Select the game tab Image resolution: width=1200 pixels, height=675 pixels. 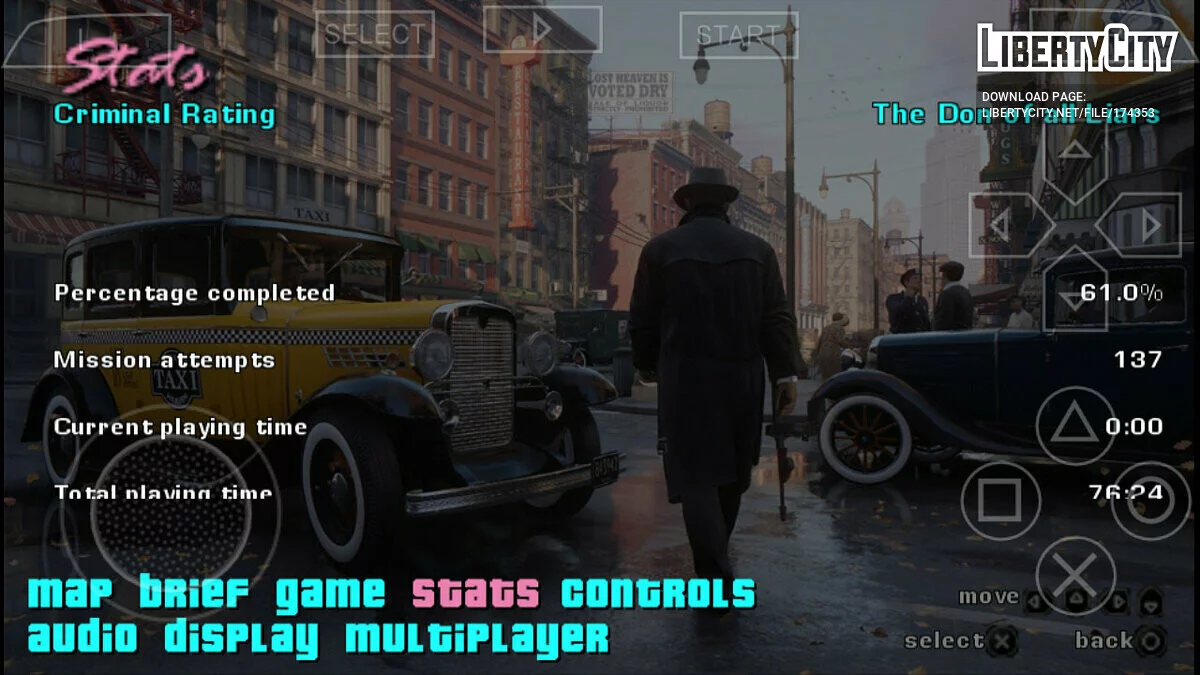pyautogui.click(x=330, y=594)
